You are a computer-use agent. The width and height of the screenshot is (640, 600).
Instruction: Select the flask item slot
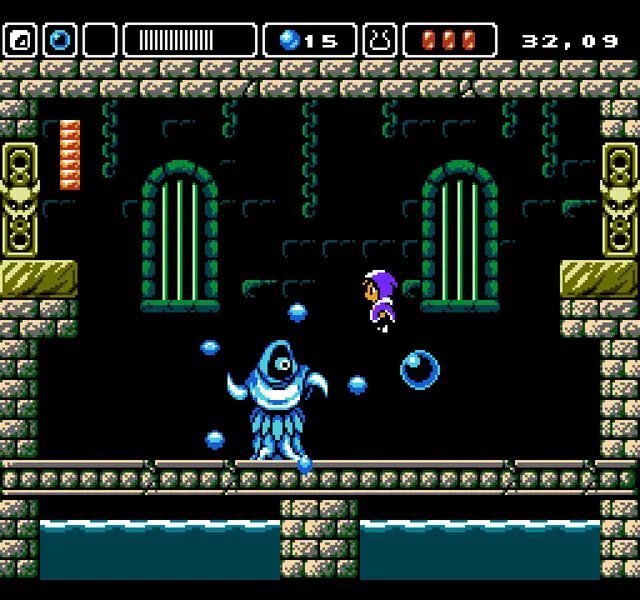click(x=380, y=40)
